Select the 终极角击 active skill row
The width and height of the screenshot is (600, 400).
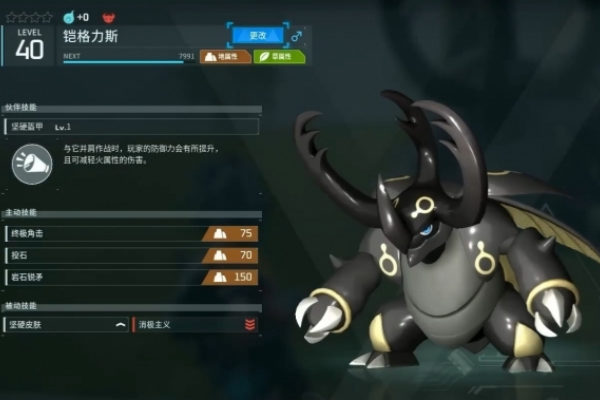point(131,233)
